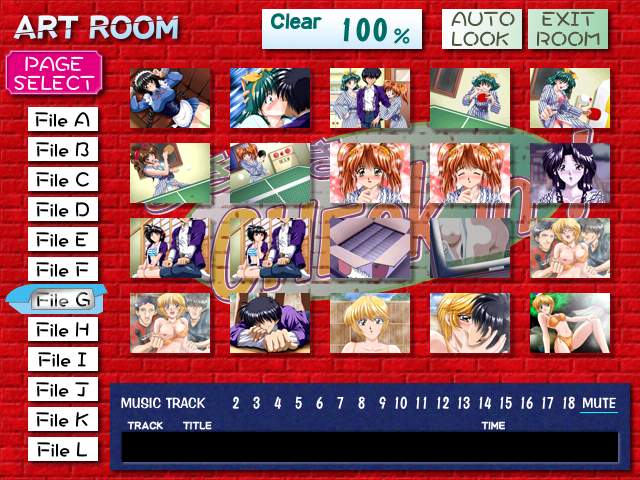This screenshot has height=480, width=640.
Task: Select File F page
Action: click(62, 271)
